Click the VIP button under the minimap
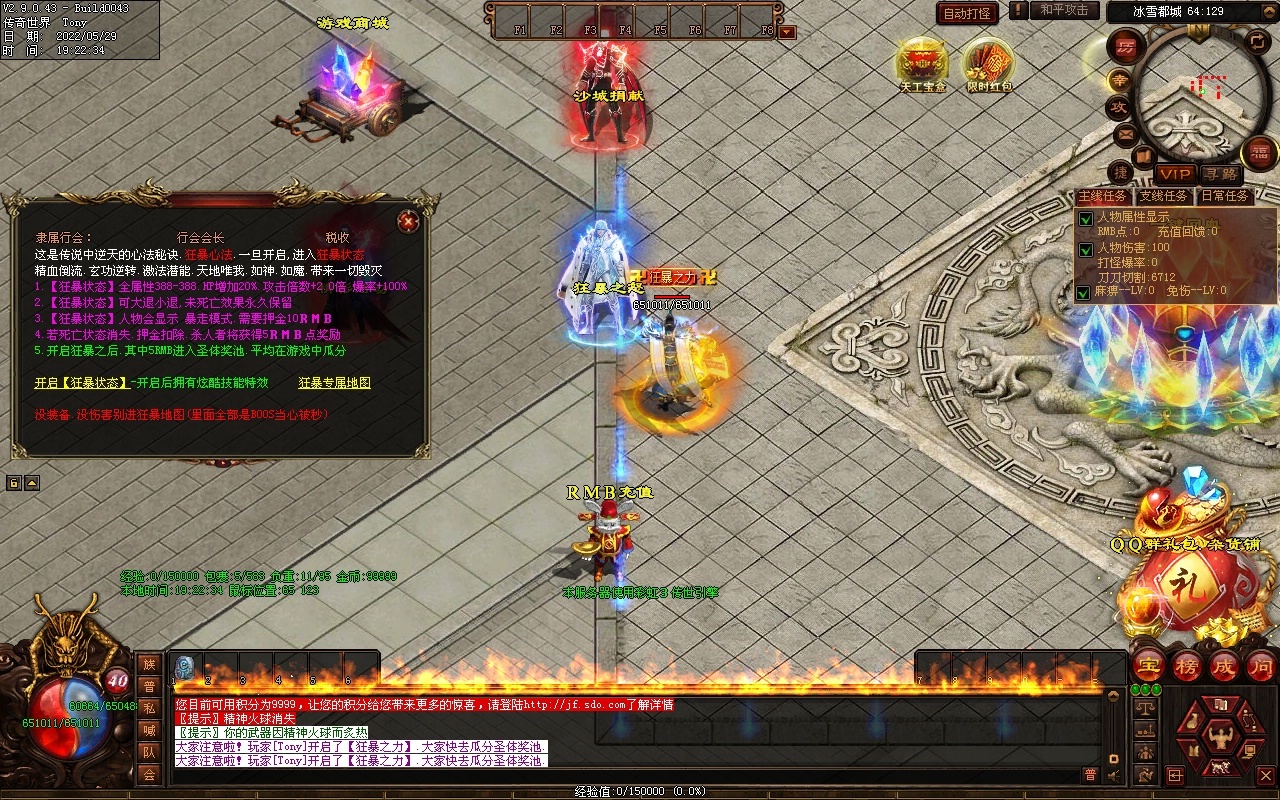This screenshot has width=1280, height=800. pos(1175,174)
